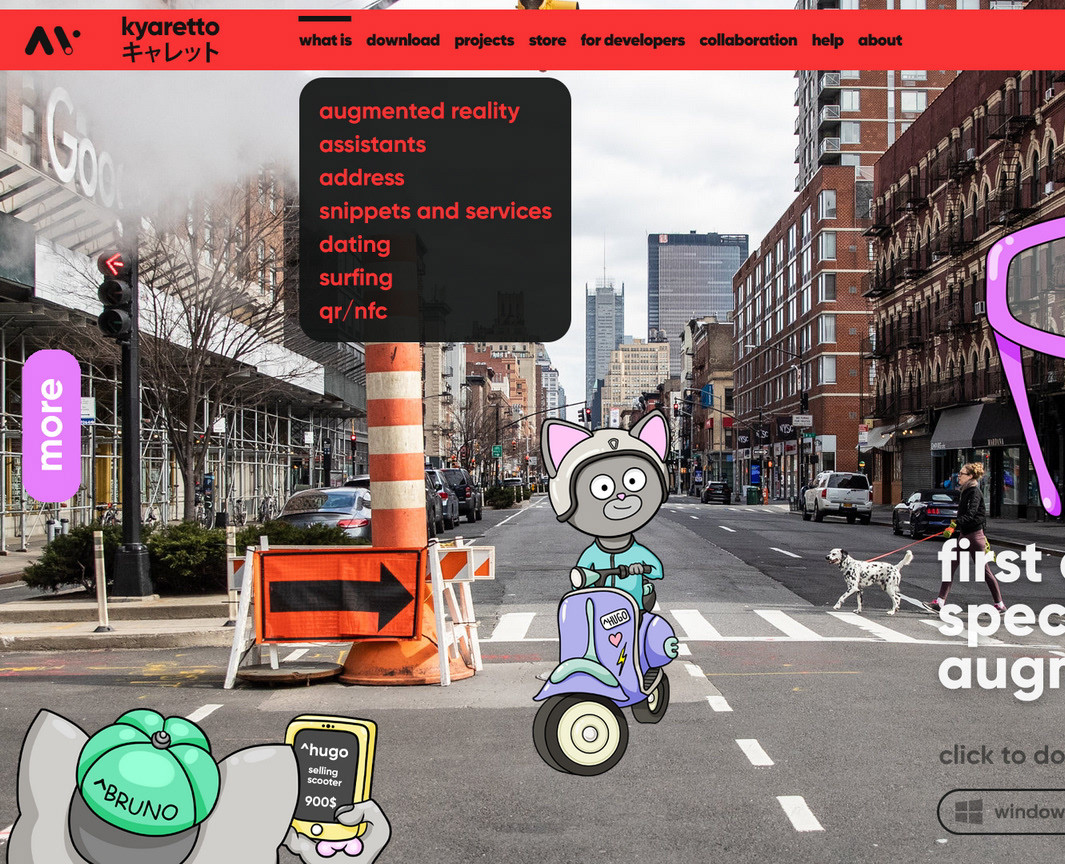Image resolution: width=1065 pixels, height=864 pixels.
Task: Open the projects section
Action: pos(484,40)
